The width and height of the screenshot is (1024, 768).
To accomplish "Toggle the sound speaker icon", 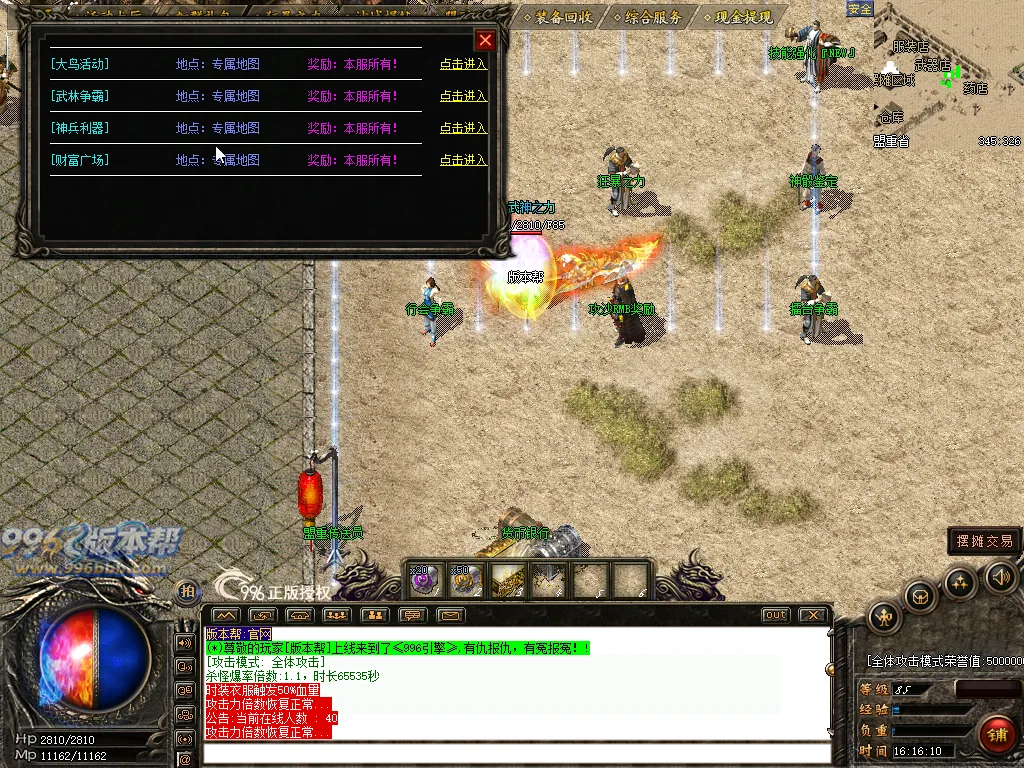I will pyautogui.click(x=1000, y=576).
